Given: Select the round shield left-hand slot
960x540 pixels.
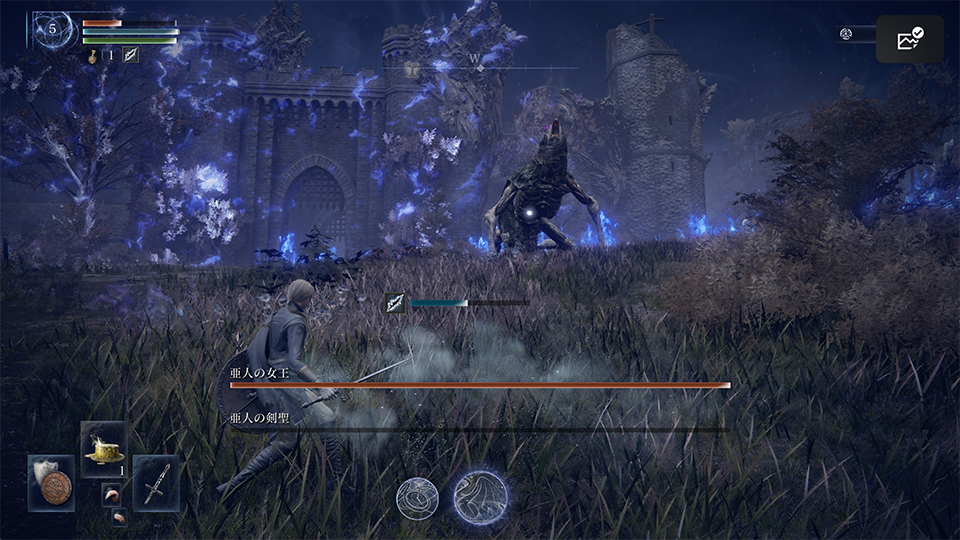Looking at the screenshot, I should coord(50,483).
